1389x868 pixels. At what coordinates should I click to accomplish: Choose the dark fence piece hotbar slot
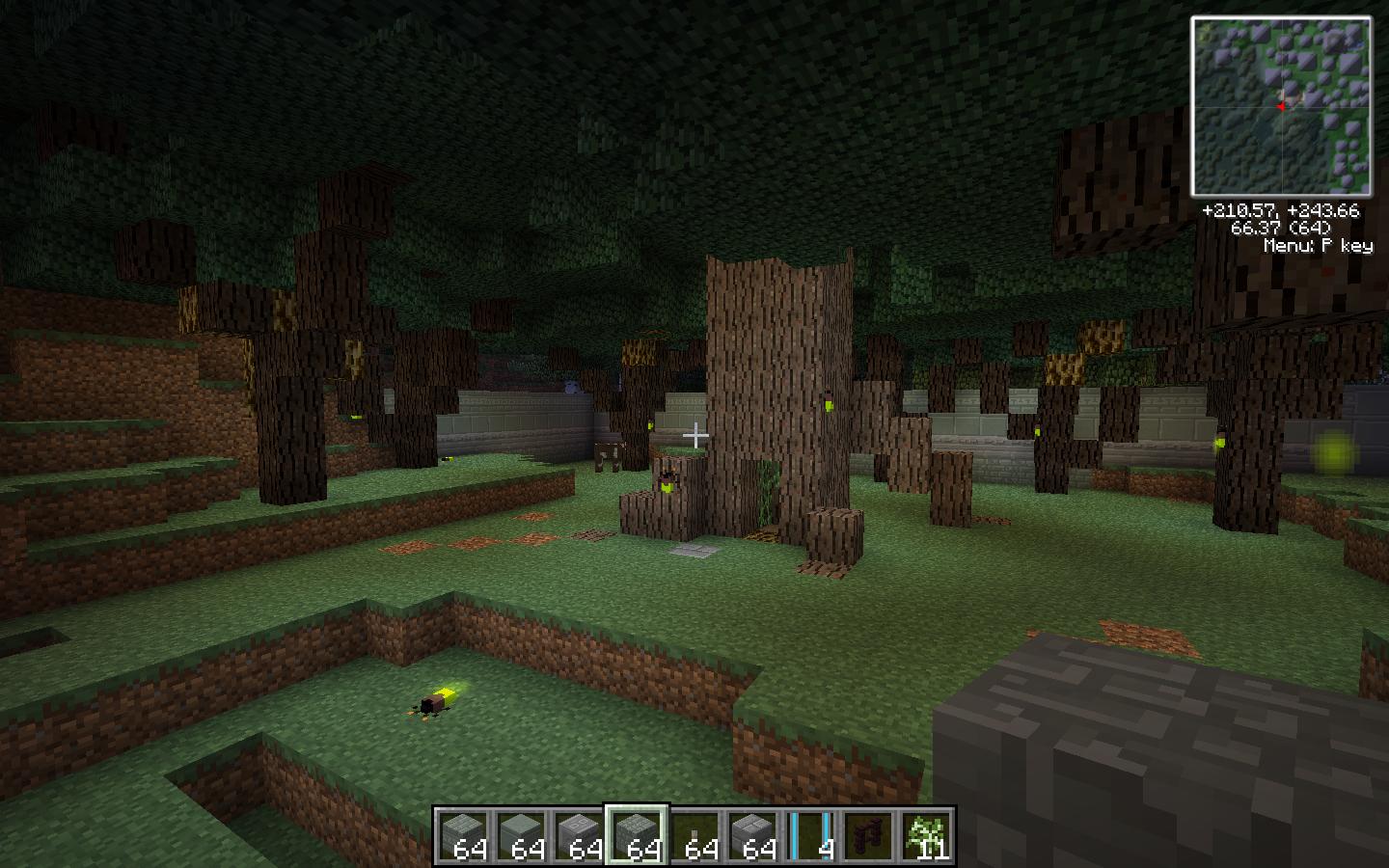[868, 835]
